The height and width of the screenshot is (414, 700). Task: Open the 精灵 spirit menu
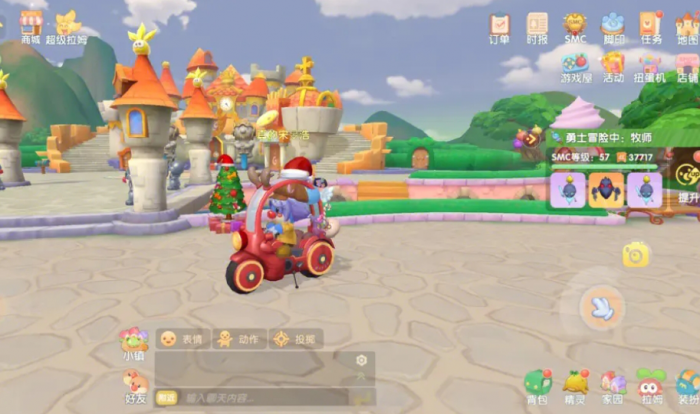(575, 385)
